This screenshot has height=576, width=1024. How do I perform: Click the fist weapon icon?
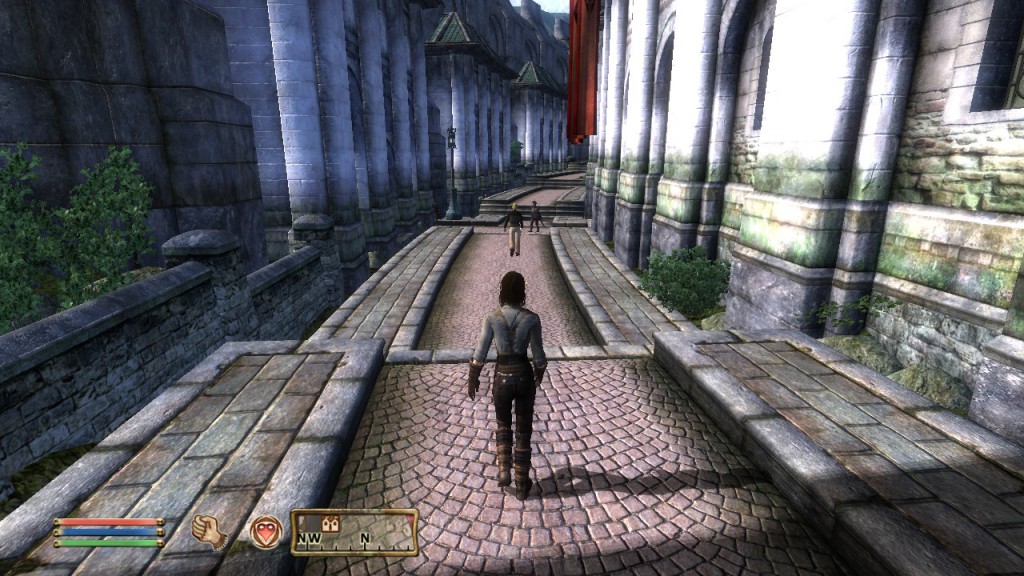208,530
